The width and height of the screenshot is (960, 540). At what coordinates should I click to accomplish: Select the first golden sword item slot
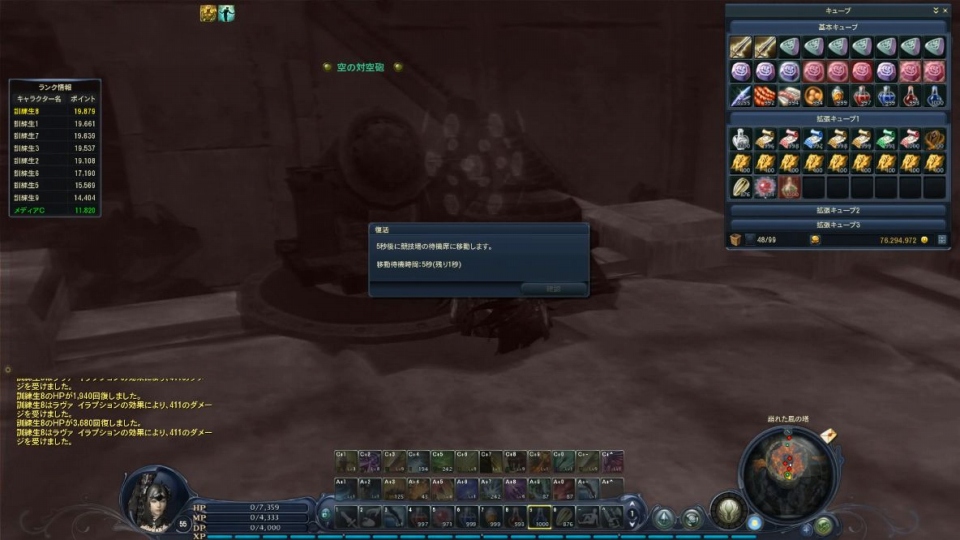pos(740,47)
